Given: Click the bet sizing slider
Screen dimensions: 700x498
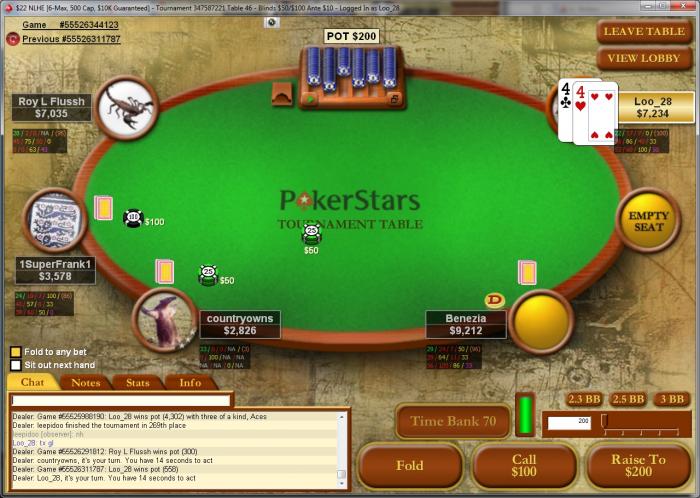Looking at the screenshot, I should (643, 422).
